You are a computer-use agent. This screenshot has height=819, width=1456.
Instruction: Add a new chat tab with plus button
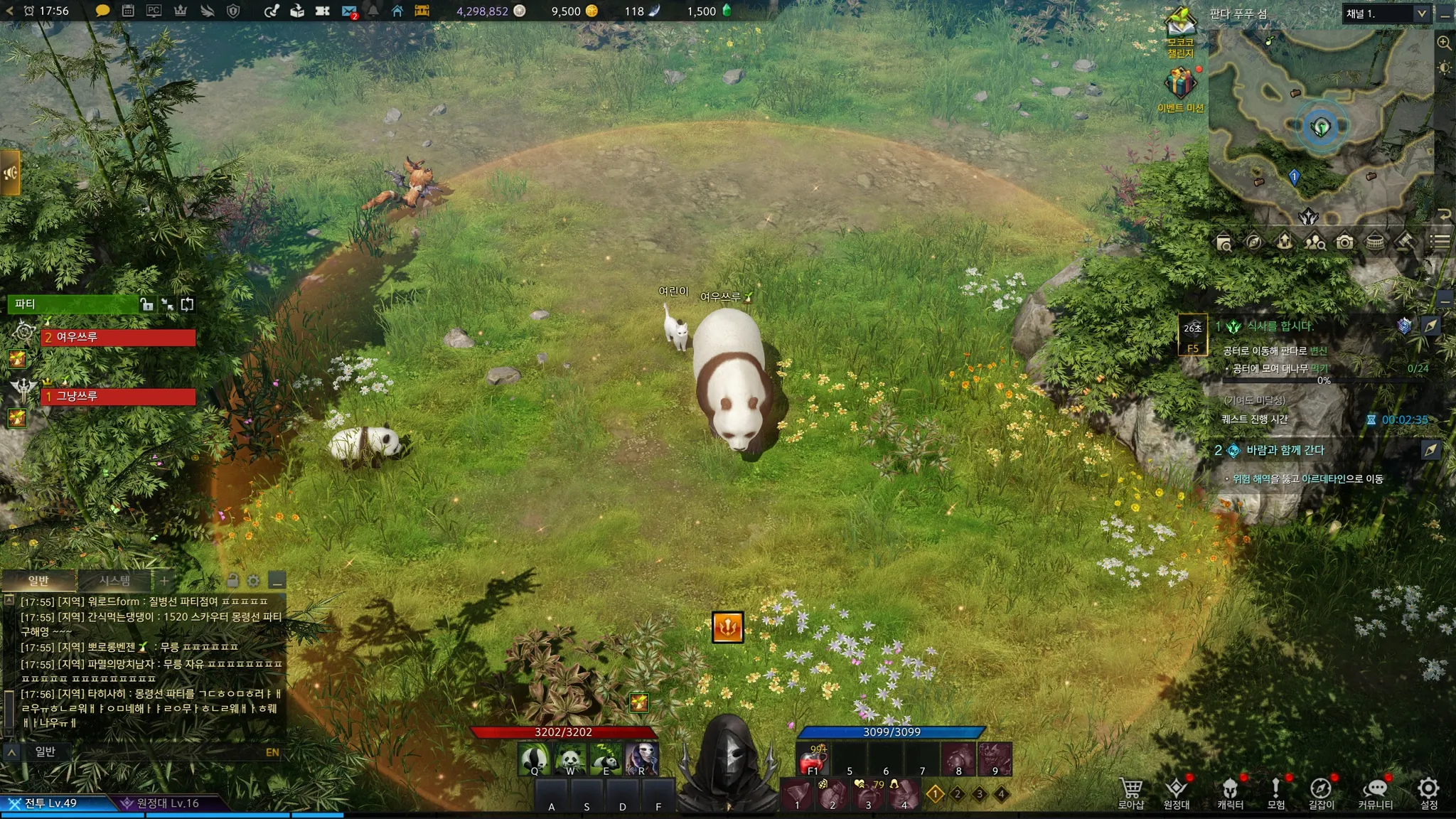[x=164, y=581]
